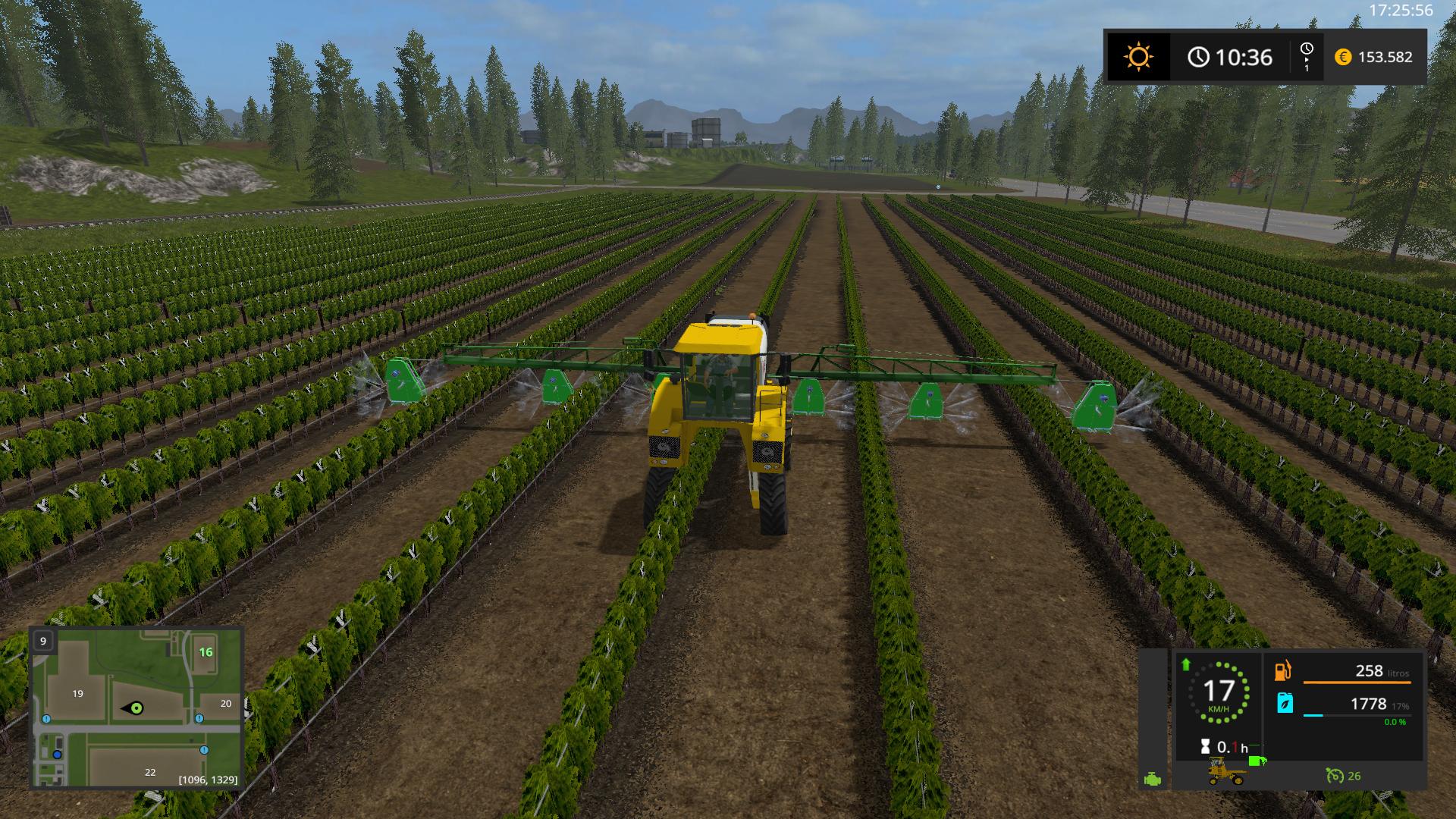Click the hourglass operating hours icon
The width and height of the screenshot is (1456, 819).
1205,747
